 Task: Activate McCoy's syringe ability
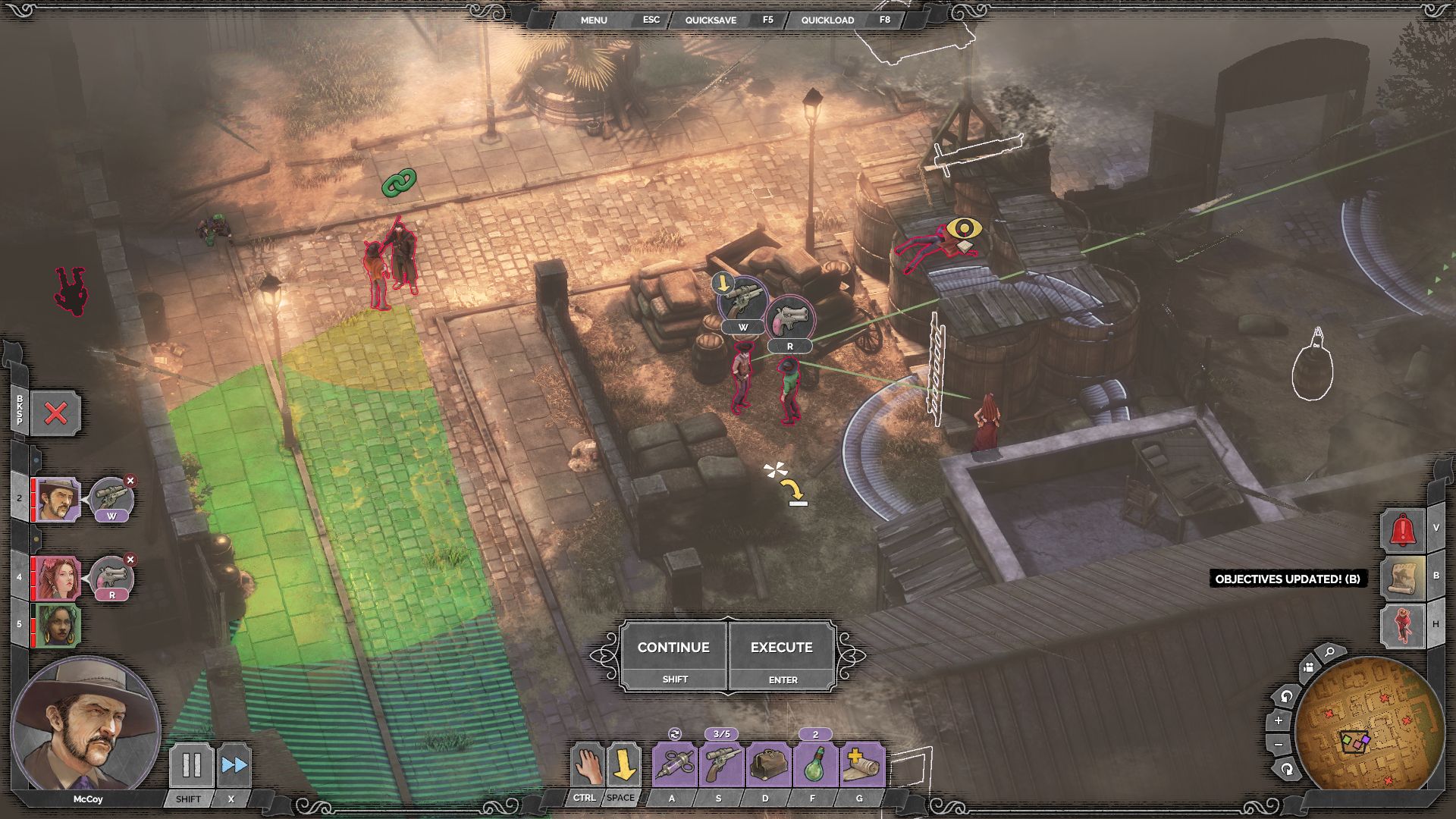pos(673,764)
